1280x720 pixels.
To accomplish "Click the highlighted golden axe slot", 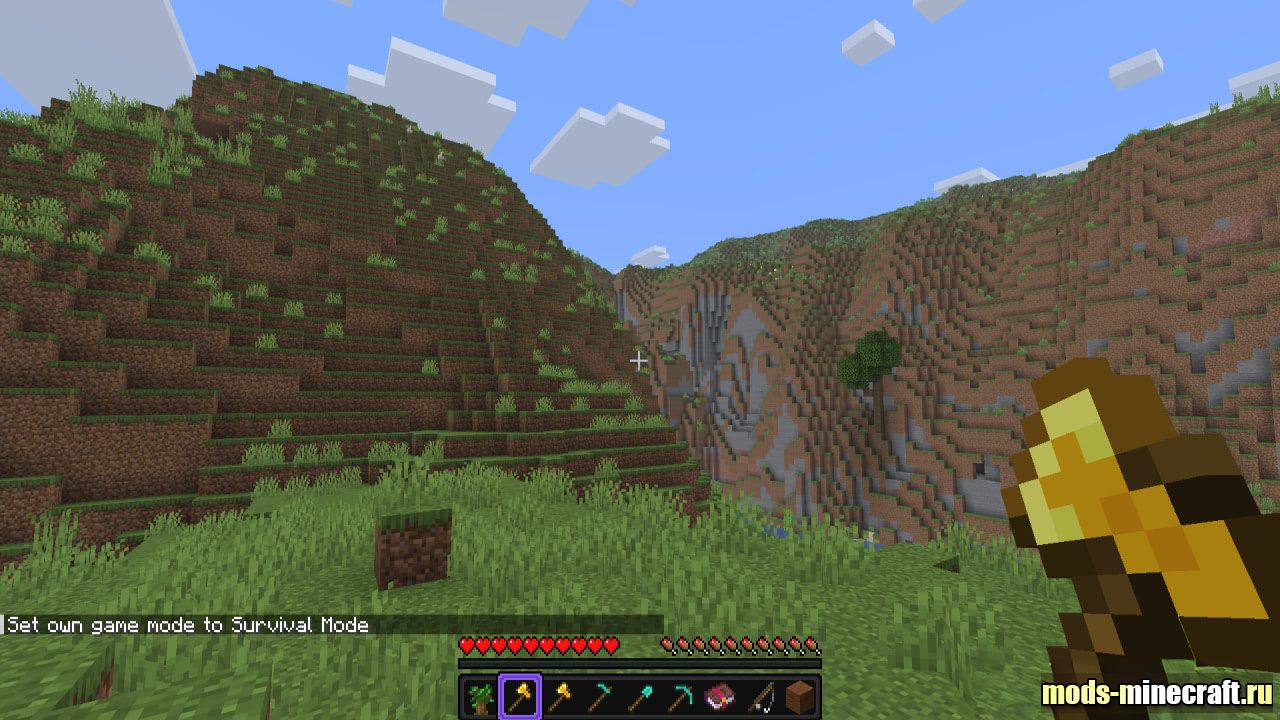I will (520, 696).
